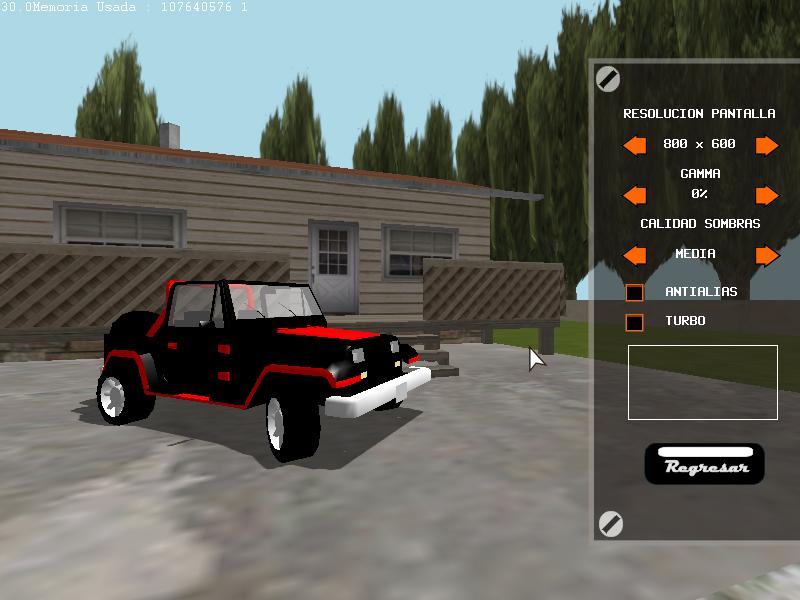Increase the screen resolution with right arrow

767,146
